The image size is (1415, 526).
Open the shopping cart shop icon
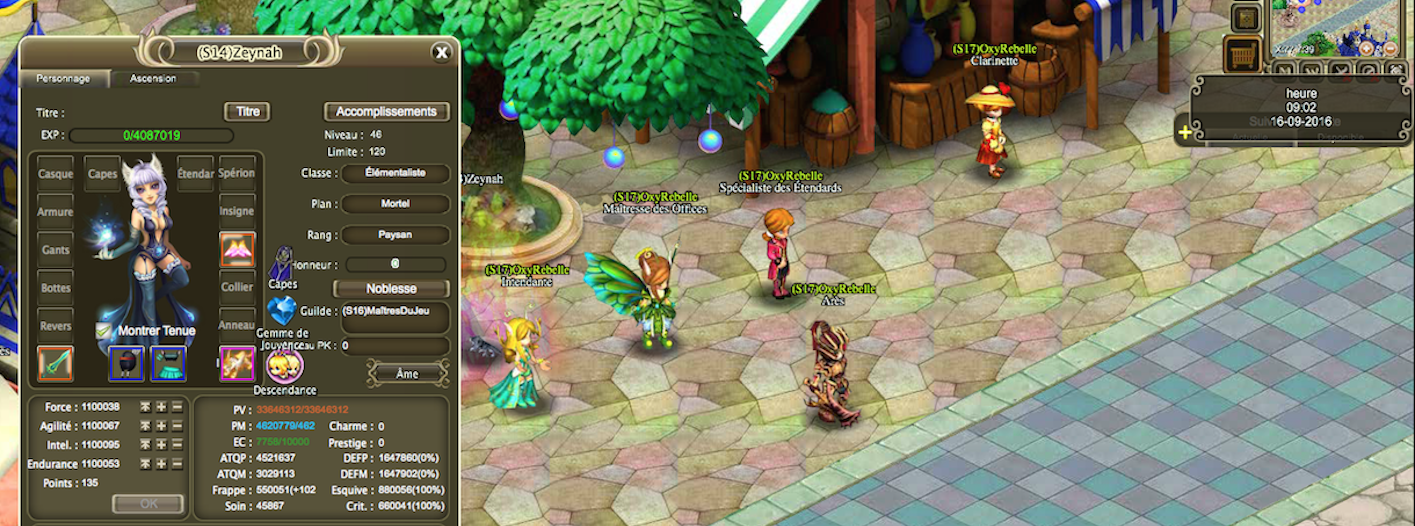pyautogui.click(x=1243, y=55)
